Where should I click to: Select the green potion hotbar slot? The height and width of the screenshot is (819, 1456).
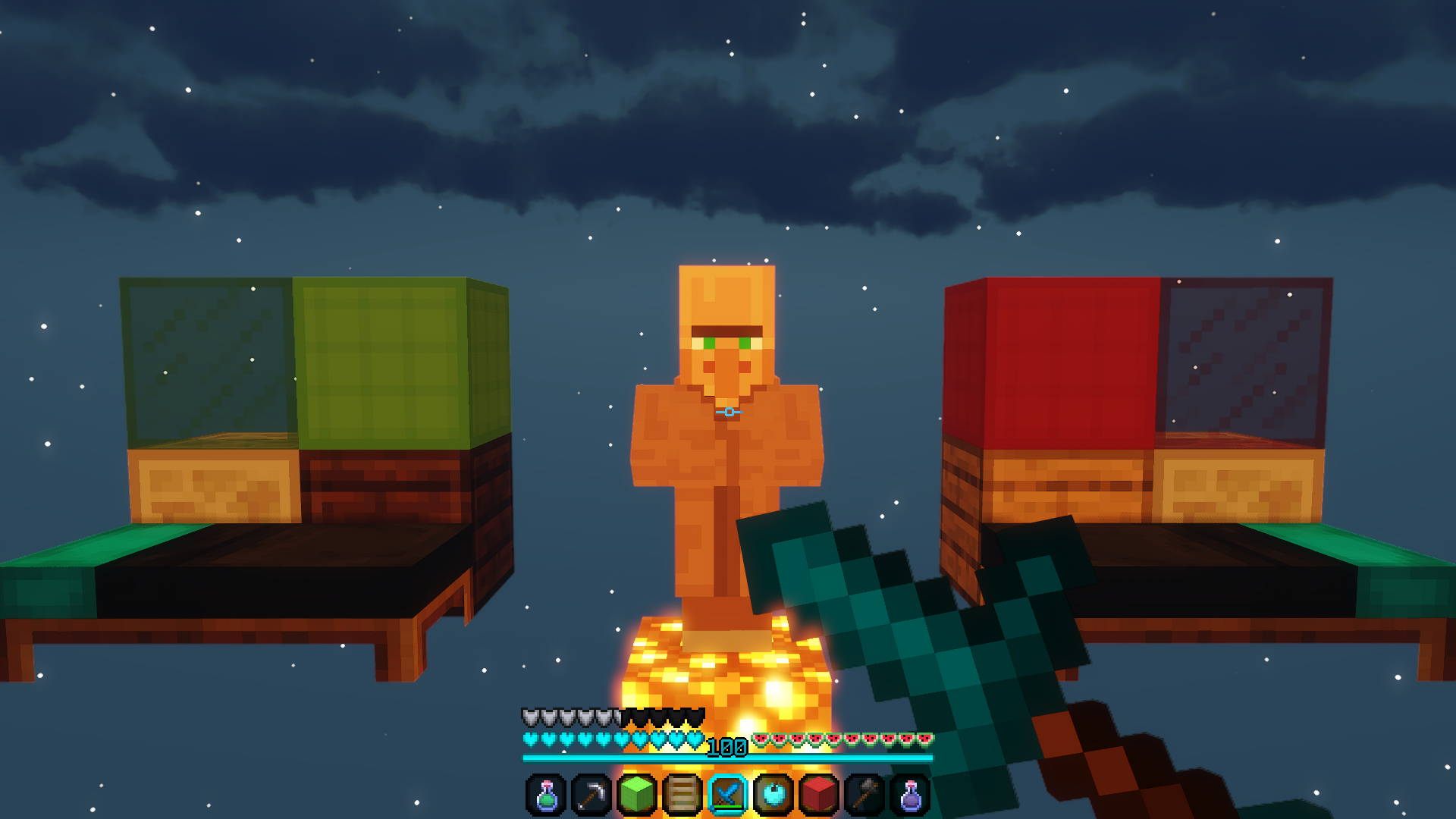(x=546, y=795)
